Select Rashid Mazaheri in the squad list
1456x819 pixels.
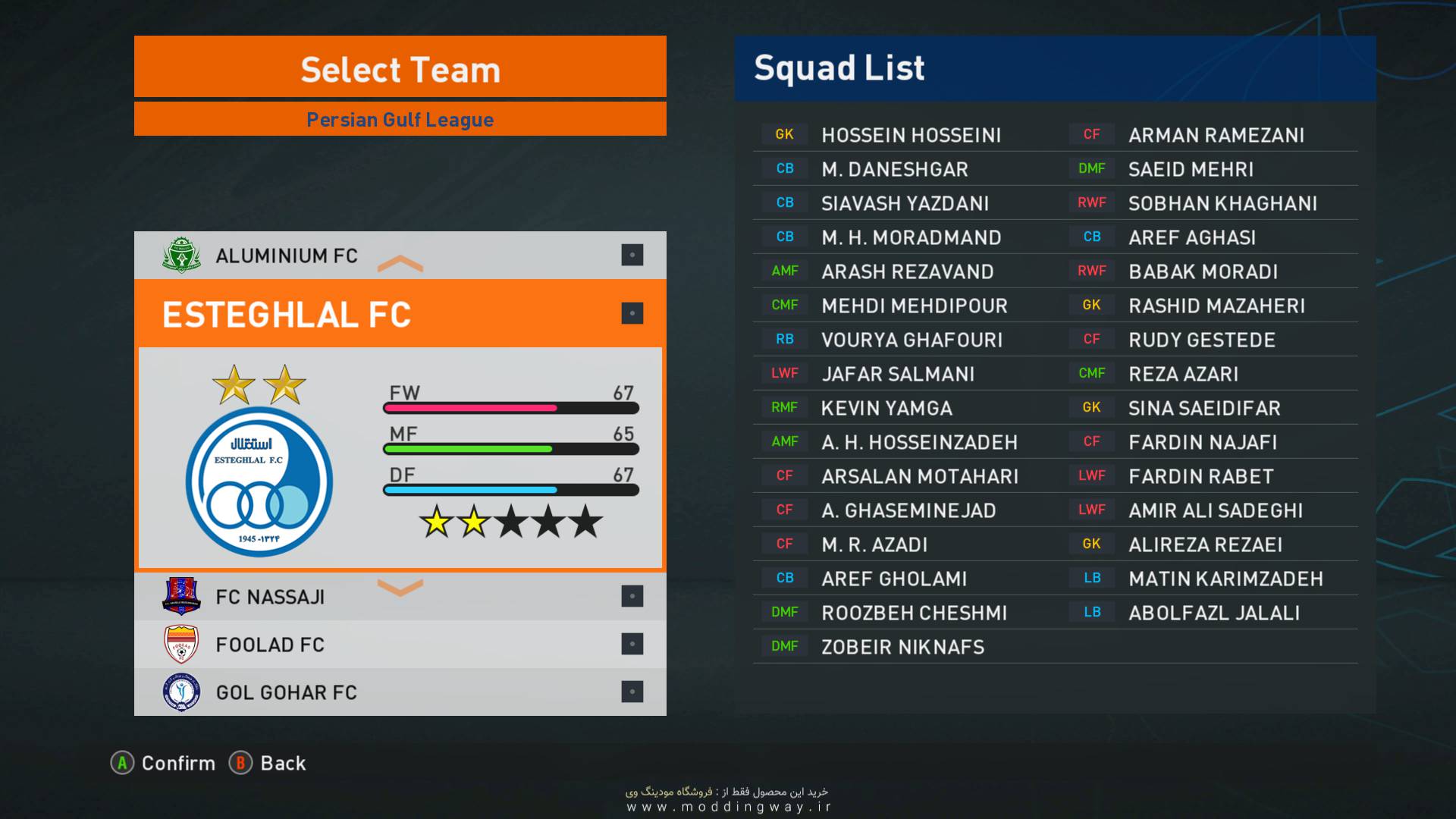click(1216, 306)
